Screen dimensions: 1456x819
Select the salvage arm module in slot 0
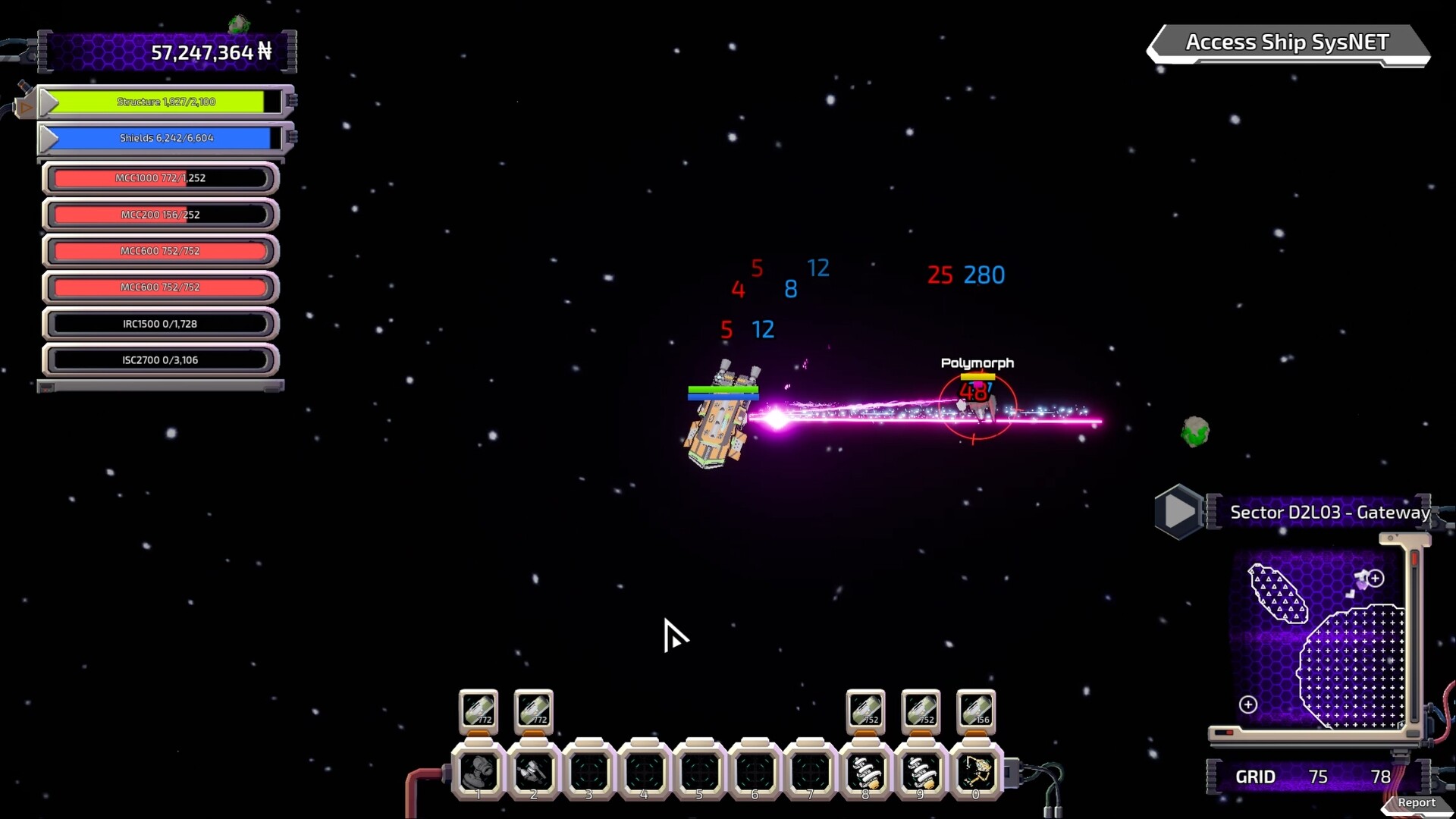pos(977,772)
